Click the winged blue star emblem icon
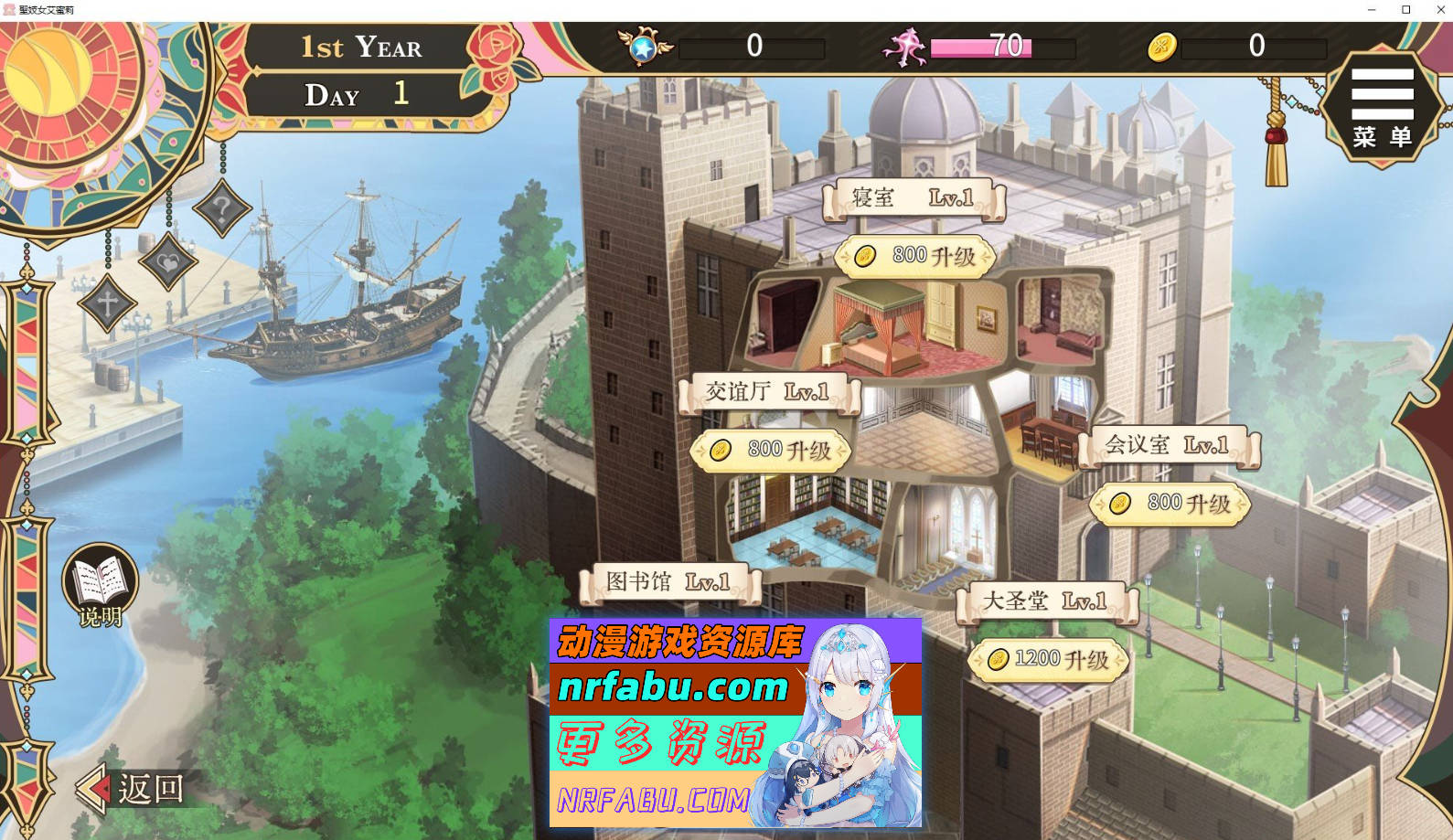The width and height of the screenshot is (1453, 840). pyautogui.click(x=640, y=48)
